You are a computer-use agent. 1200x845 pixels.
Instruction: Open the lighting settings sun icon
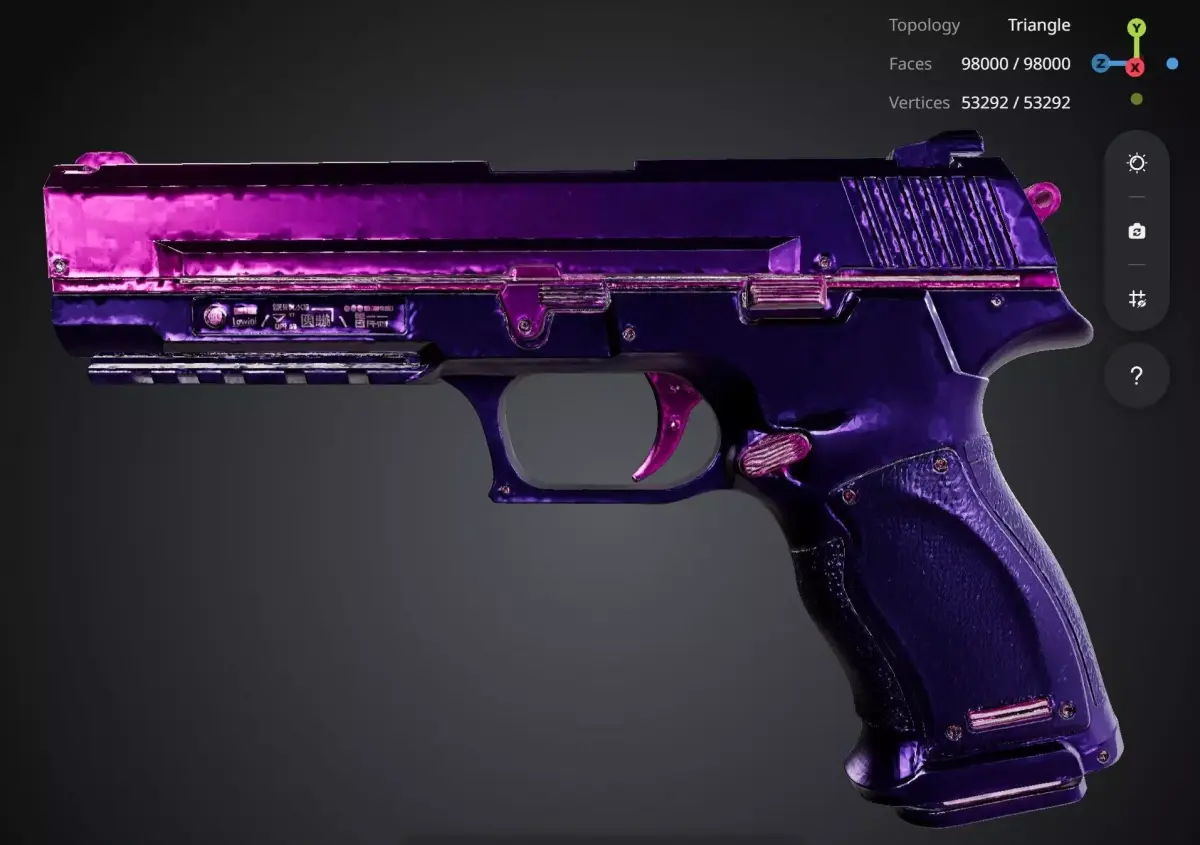1137,163
